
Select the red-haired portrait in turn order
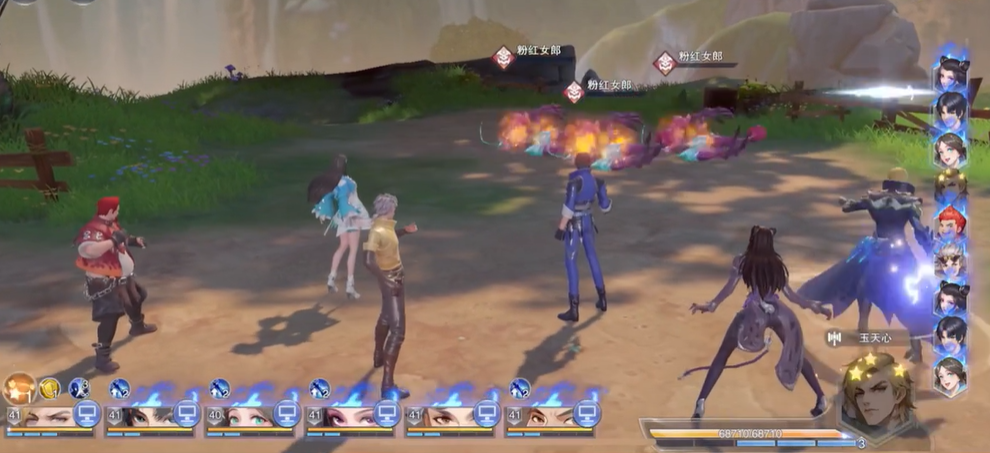(951, 221)
